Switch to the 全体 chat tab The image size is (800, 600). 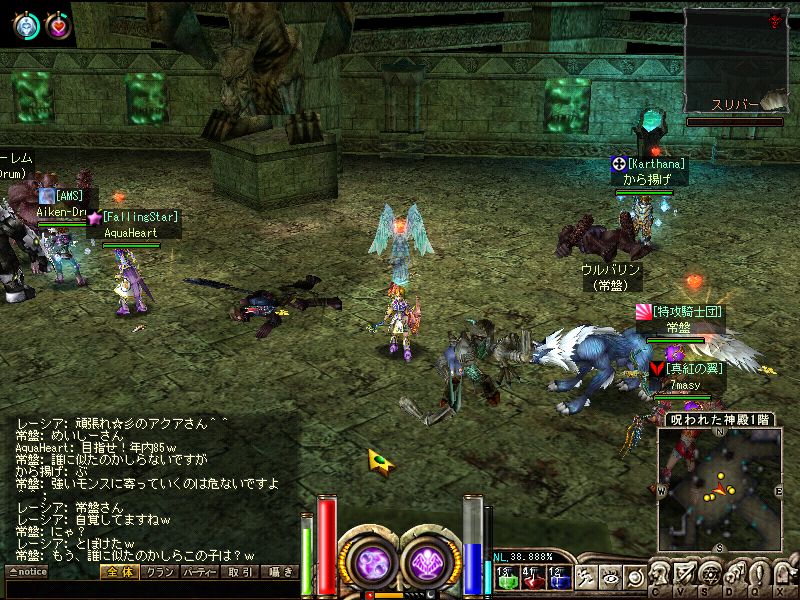point(118,572)
